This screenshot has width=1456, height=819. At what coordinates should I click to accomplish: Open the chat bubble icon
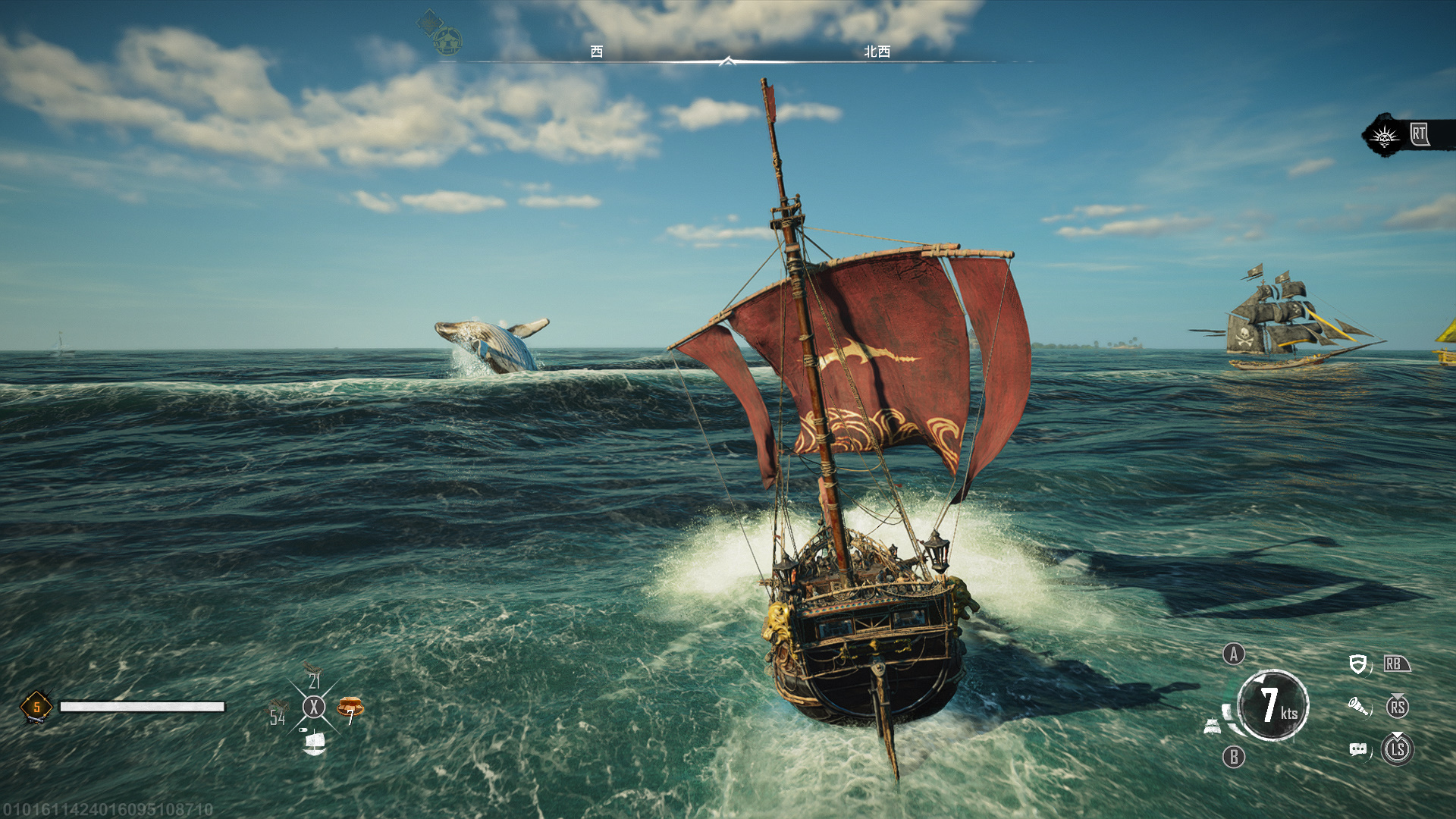tap(1358, 750)
